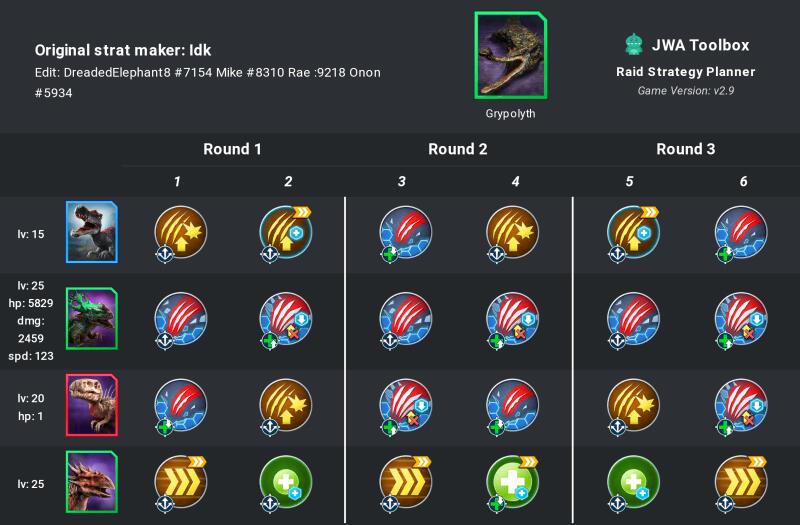Choose the spiky creature's turn 1 yellow chevron ability
The width and height of the screenshot is (800, 525).
pyautogui.click(x=179, y=482)
